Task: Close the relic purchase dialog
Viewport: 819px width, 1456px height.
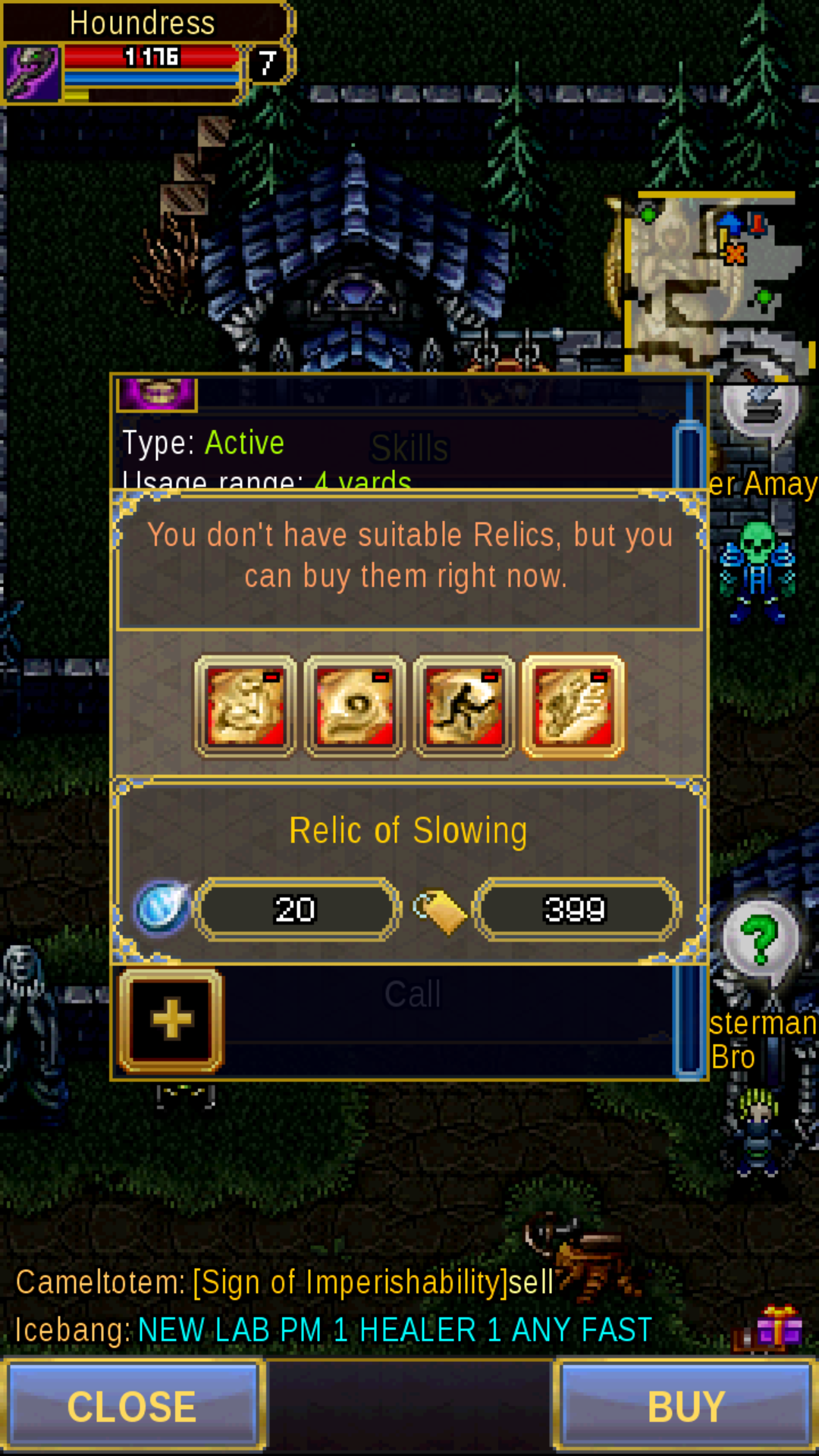Action: 133,1406
